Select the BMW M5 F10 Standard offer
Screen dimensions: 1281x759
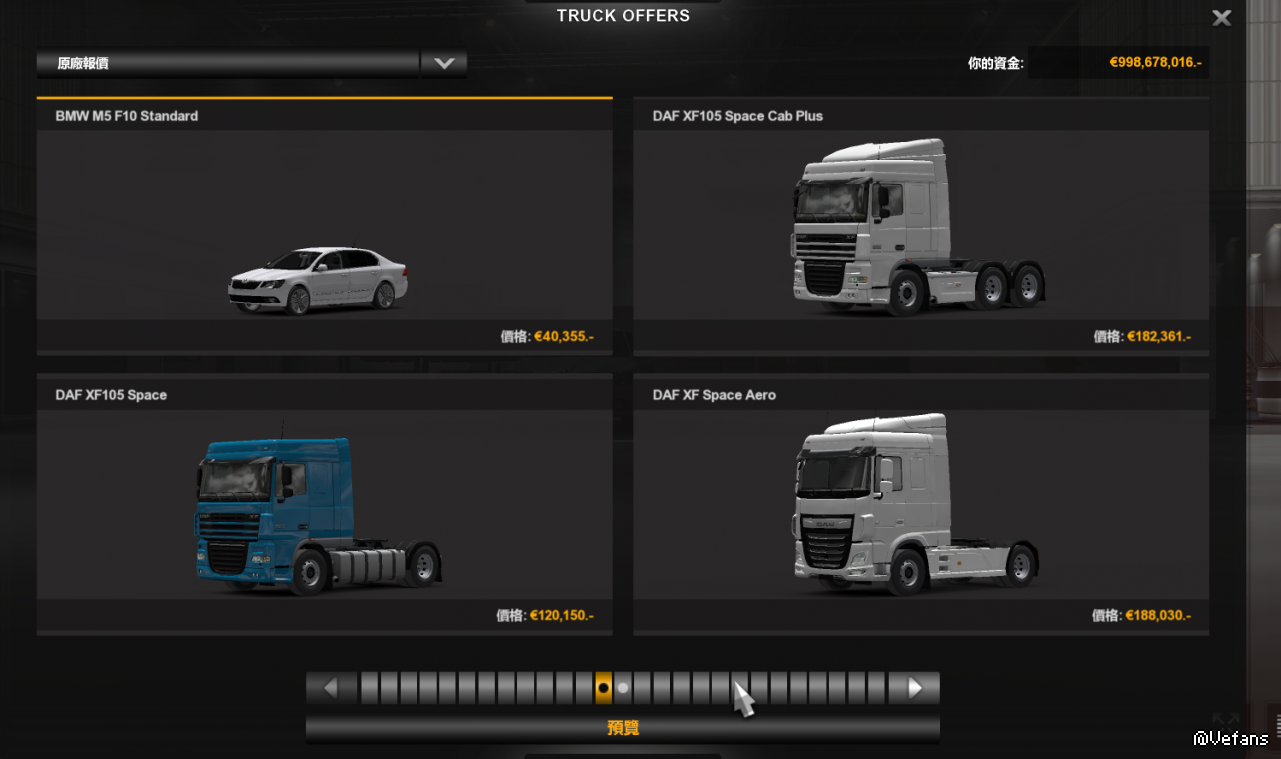point(324,225)
